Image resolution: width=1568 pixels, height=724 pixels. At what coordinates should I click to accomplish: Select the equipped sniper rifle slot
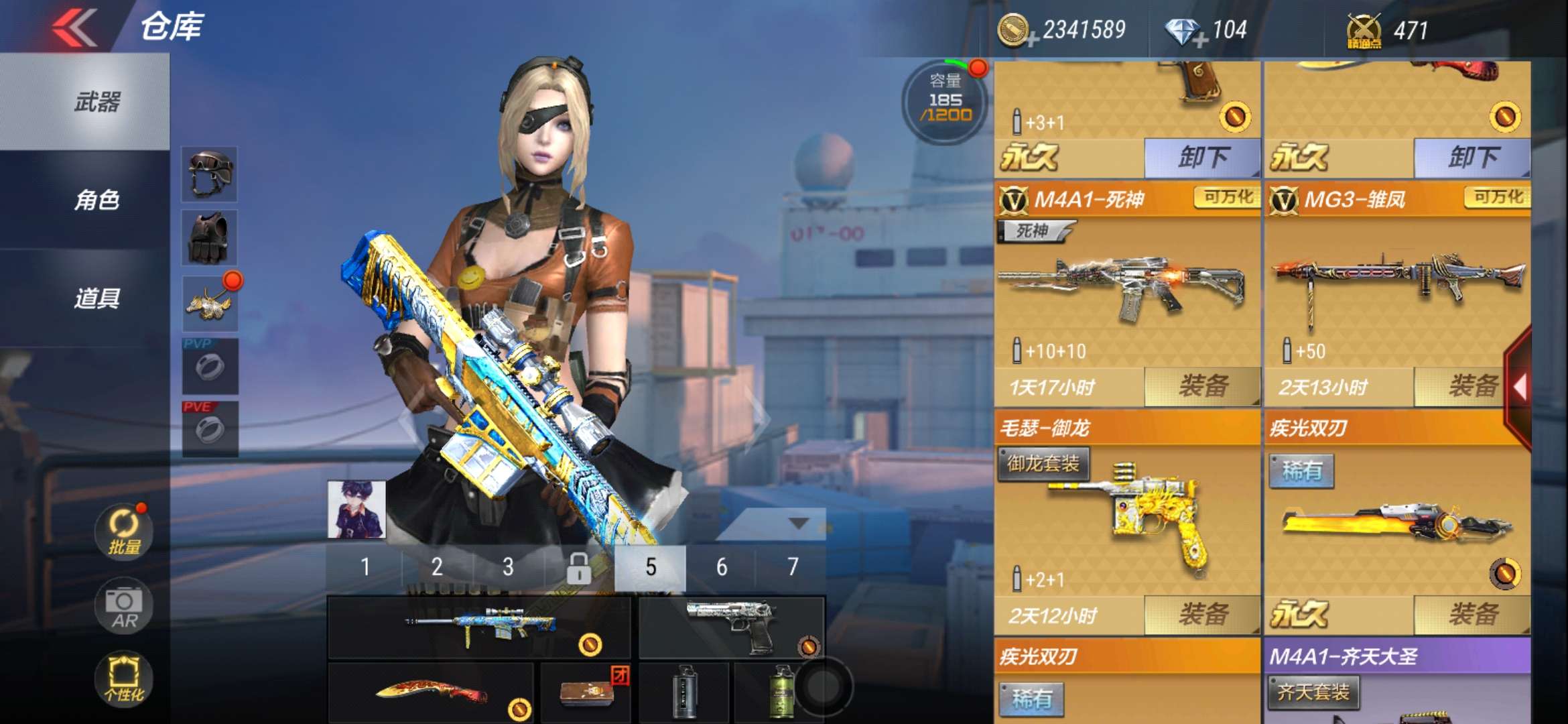pyautogui.click(x=479, y=627)
